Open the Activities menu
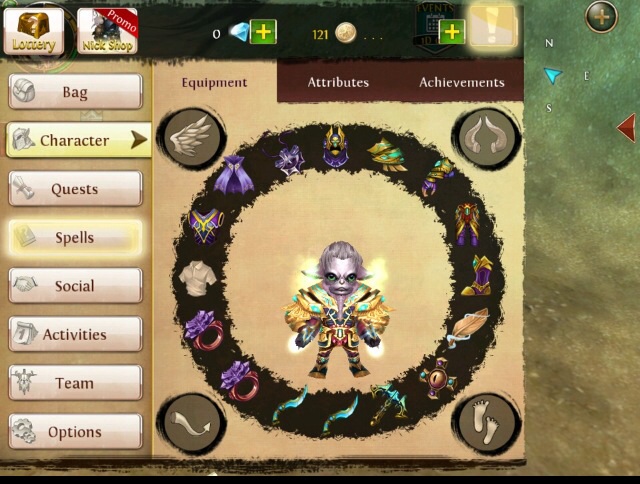The image size is (640, 484). tap(75, 335)
